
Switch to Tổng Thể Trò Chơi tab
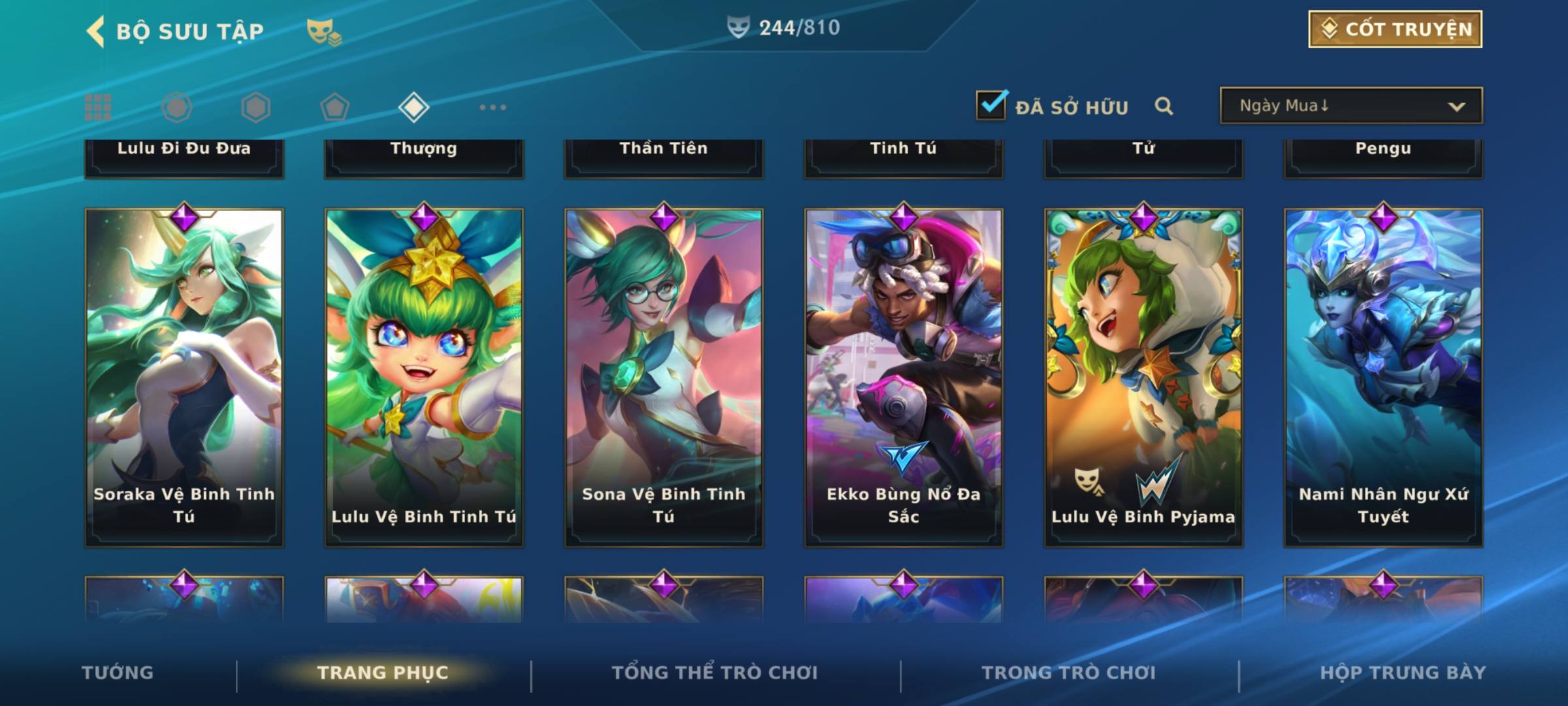point(715,673)
